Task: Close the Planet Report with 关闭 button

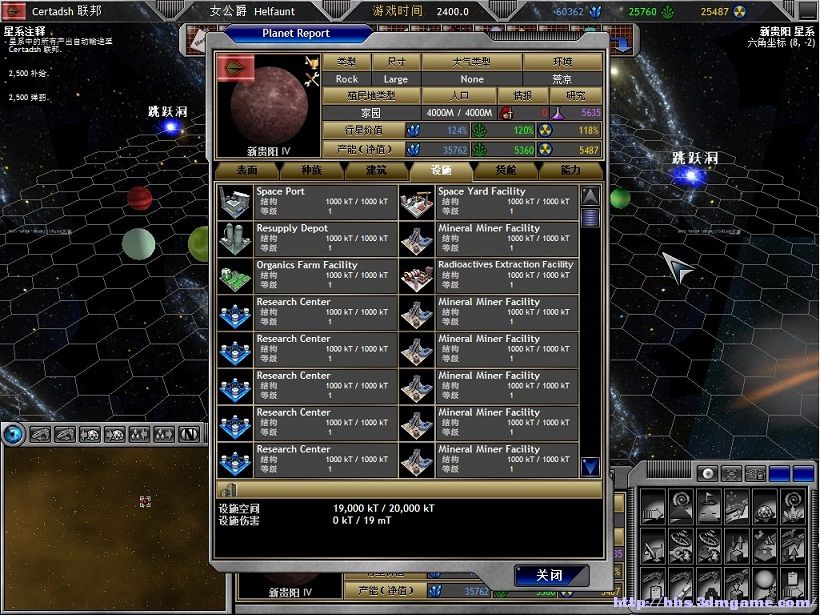Action: pos(550,576)
